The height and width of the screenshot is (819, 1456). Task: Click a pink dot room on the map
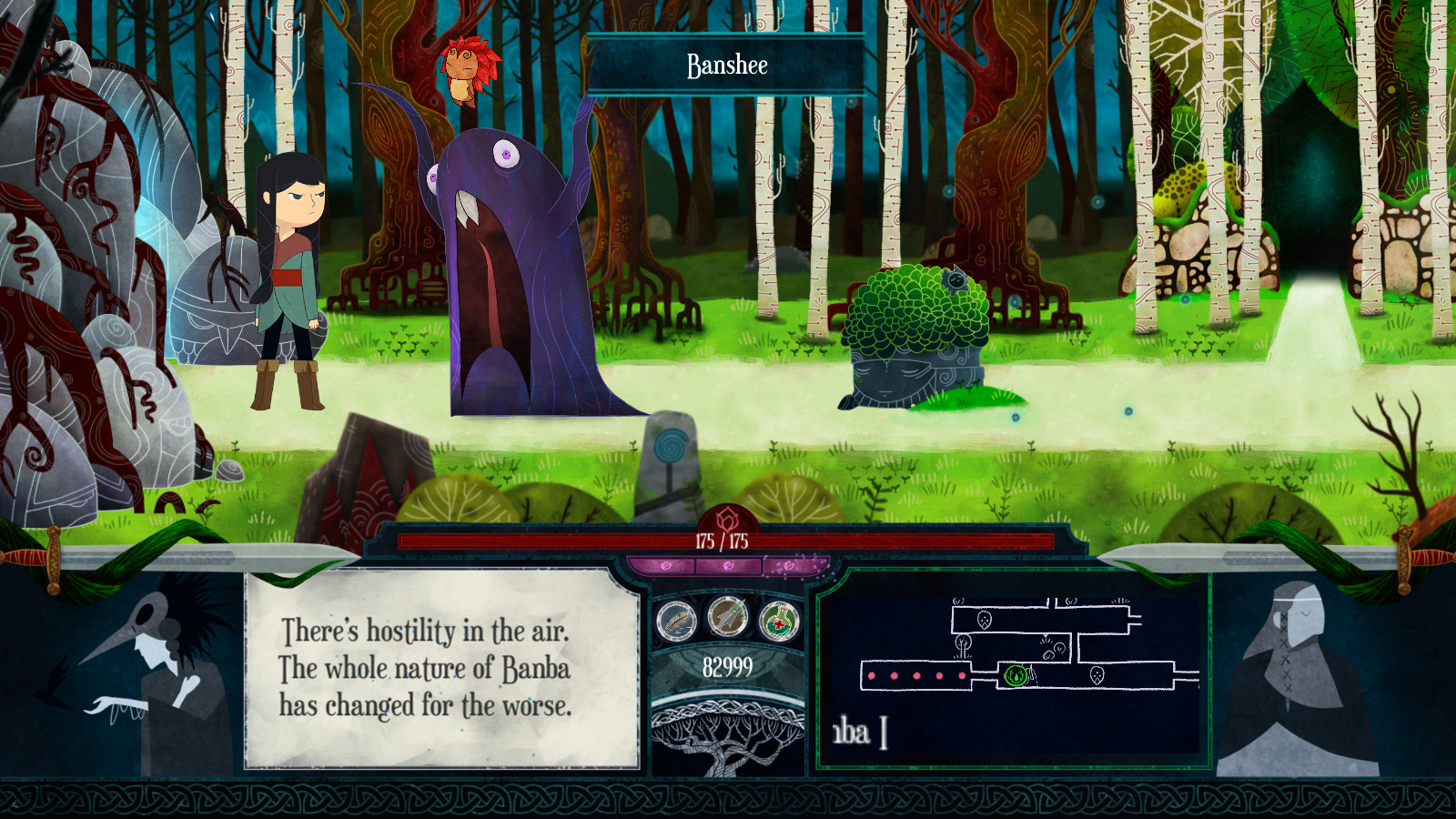click(x=872, y=674)
